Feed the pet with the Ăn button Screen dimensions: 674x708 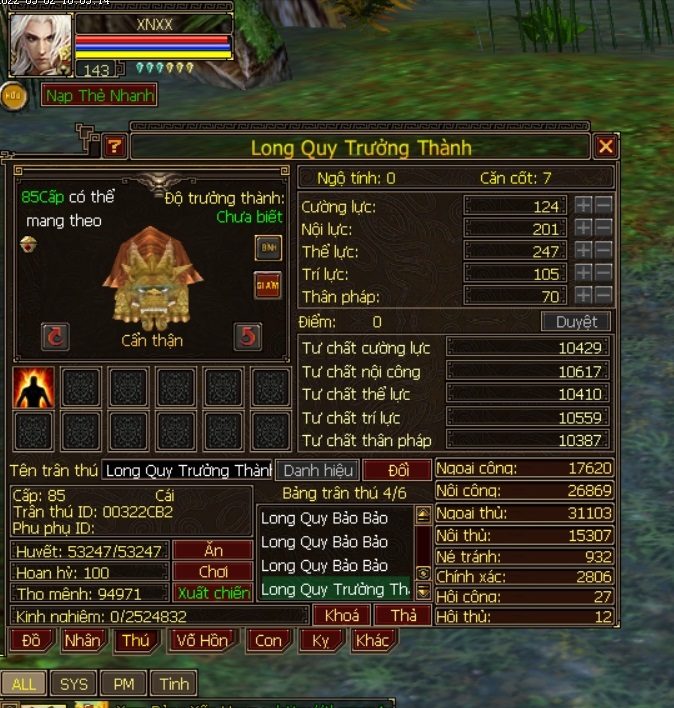[212, 550]
